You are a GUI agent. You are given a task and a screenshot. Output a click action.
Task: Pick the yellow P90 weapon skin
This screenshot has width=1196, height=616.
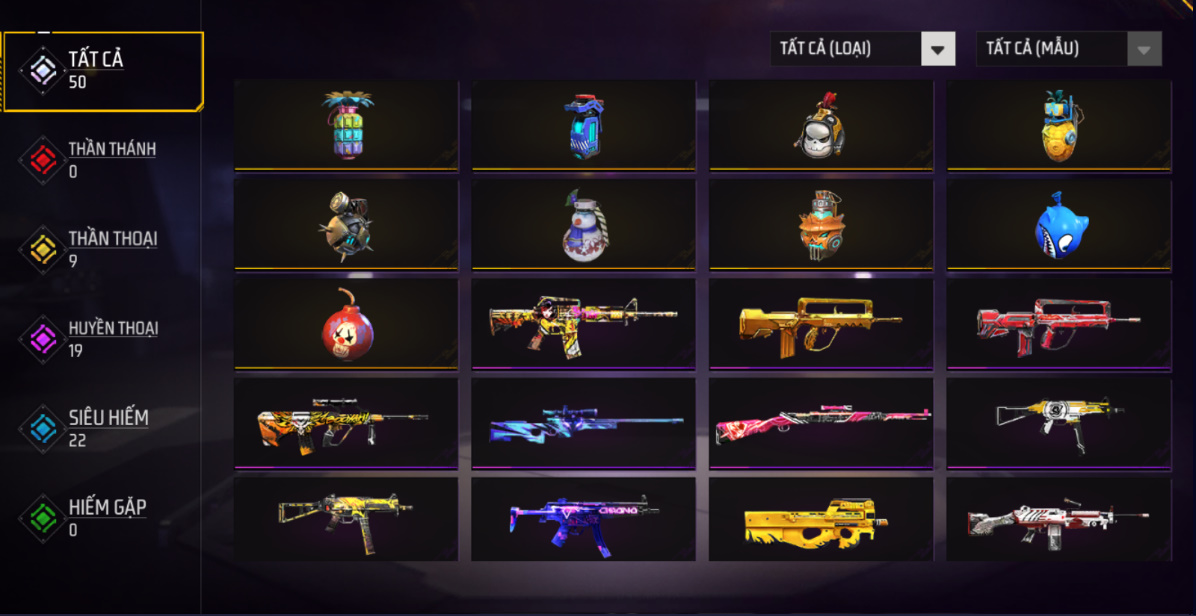pos(821,520)
